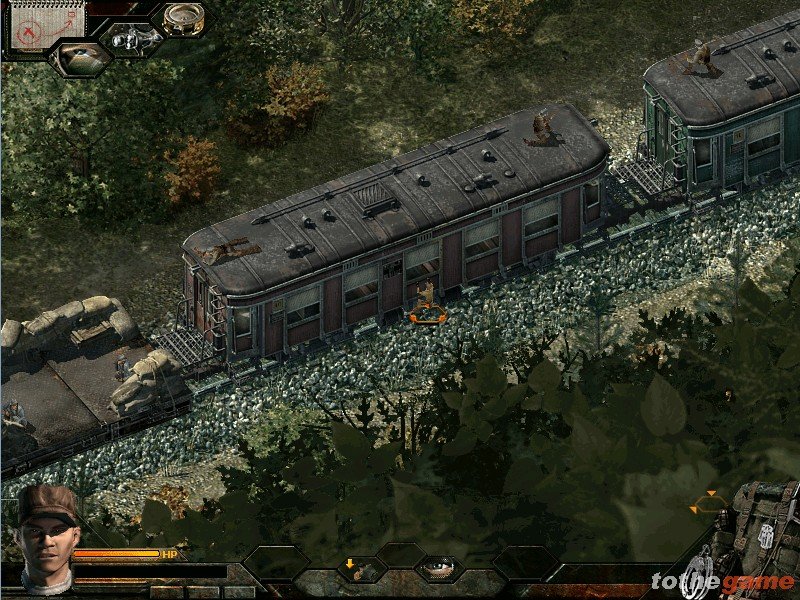Select the binoculars tool
The image size is (800, 600).
pos(131,39)
